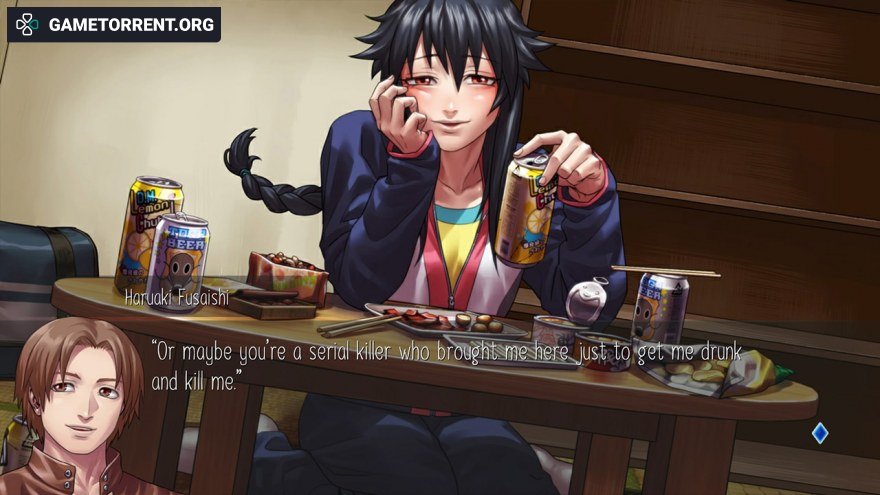The width and height of the screenshot is (880, 495).
Task: Click the blue diamond to advance dialogue
Action: point(820,433)
